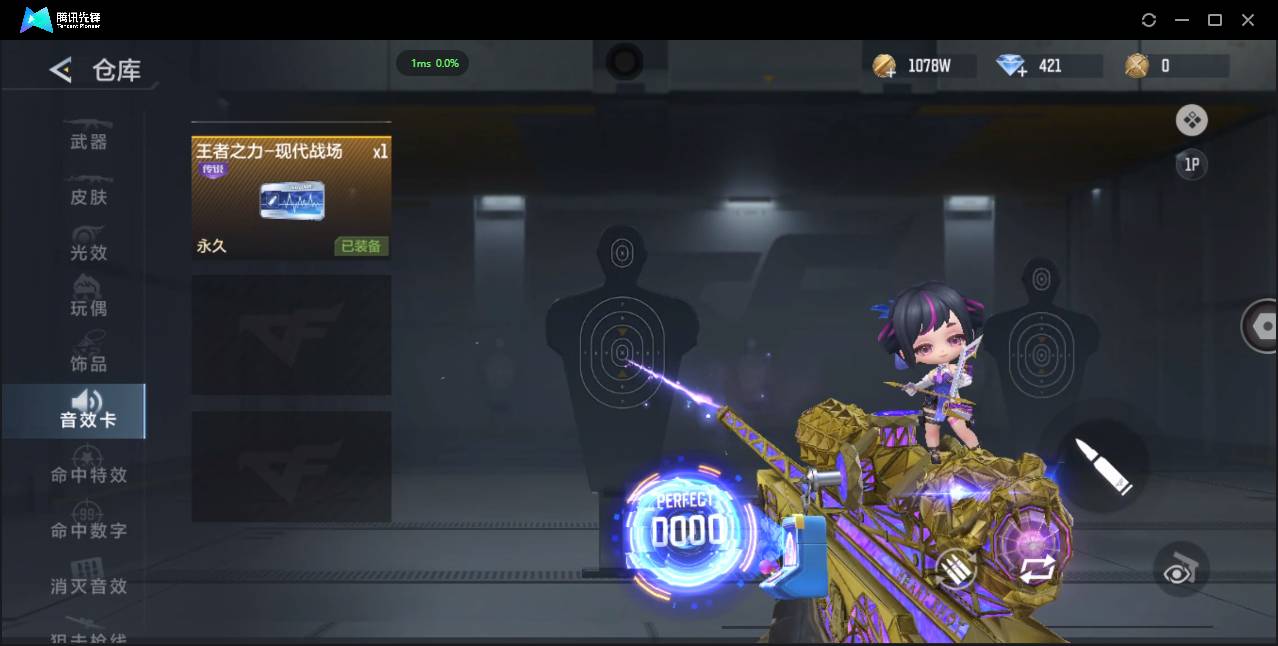Add more gold coins

point(885,67)
